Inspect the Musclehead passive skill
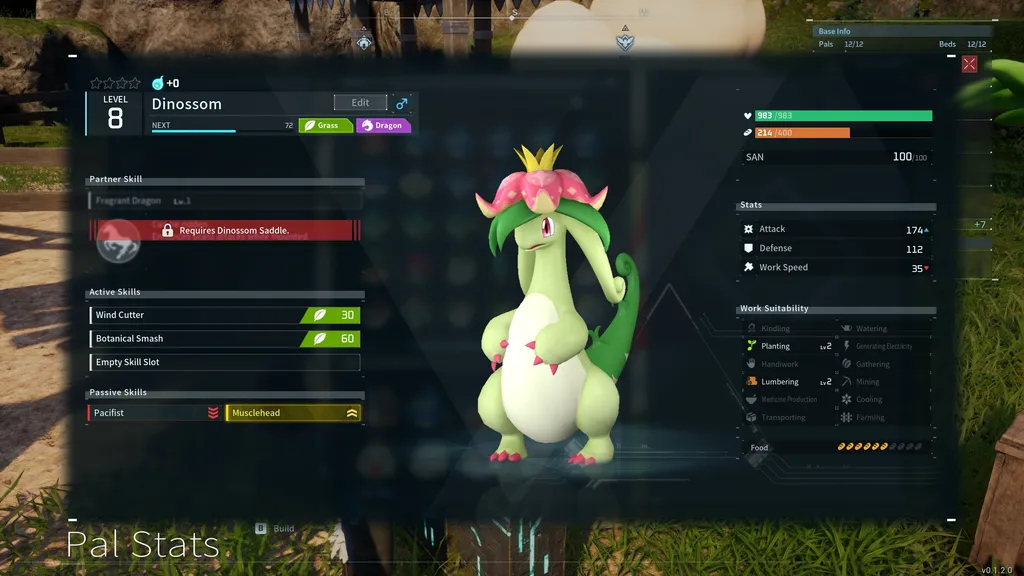Image resolution: width=1024 pixels, height=576 pixels. (x=294, y=413)
